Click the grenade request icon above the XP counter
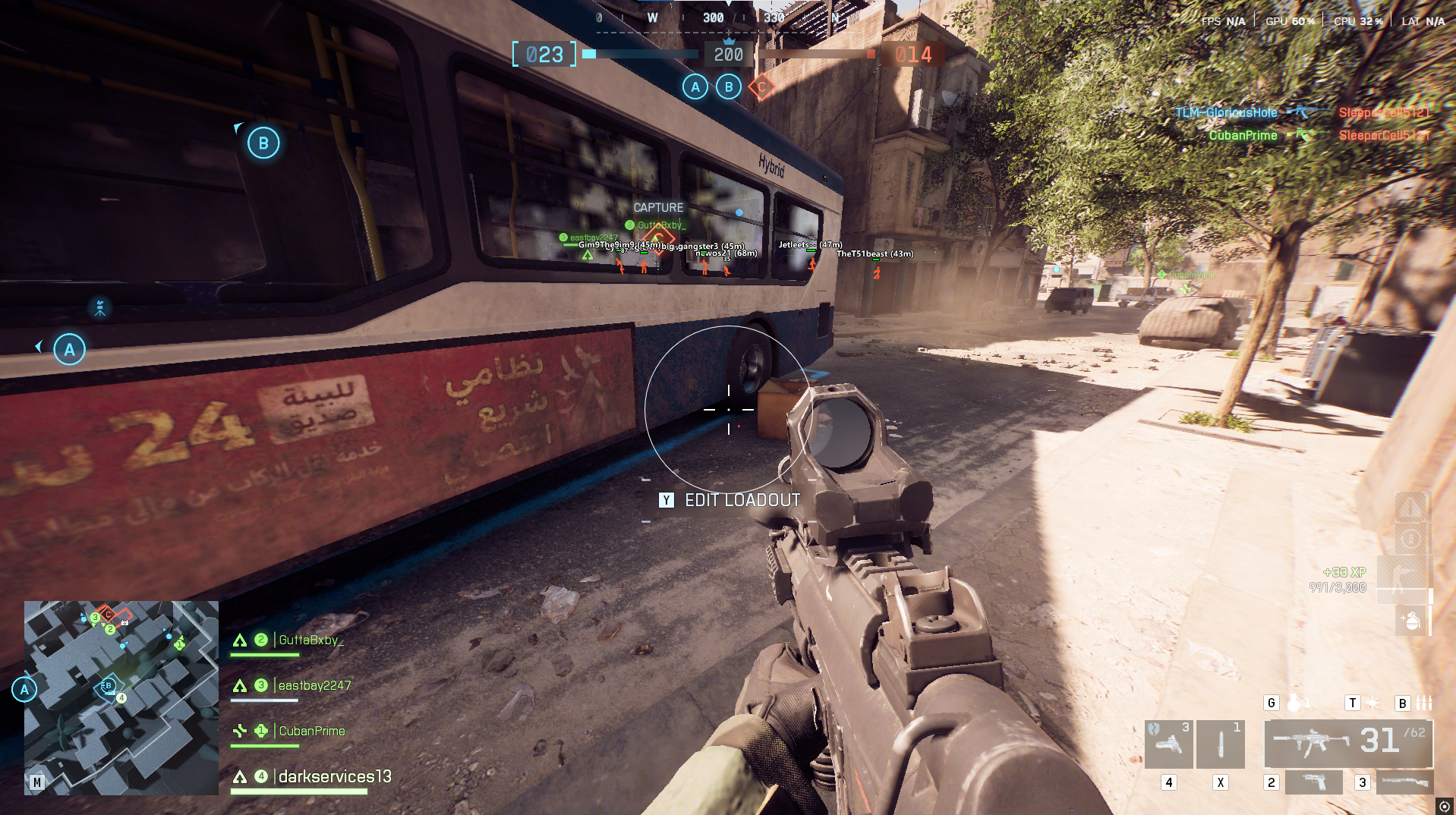This screenshot has width=1456, height=815. coord(1410,621)
